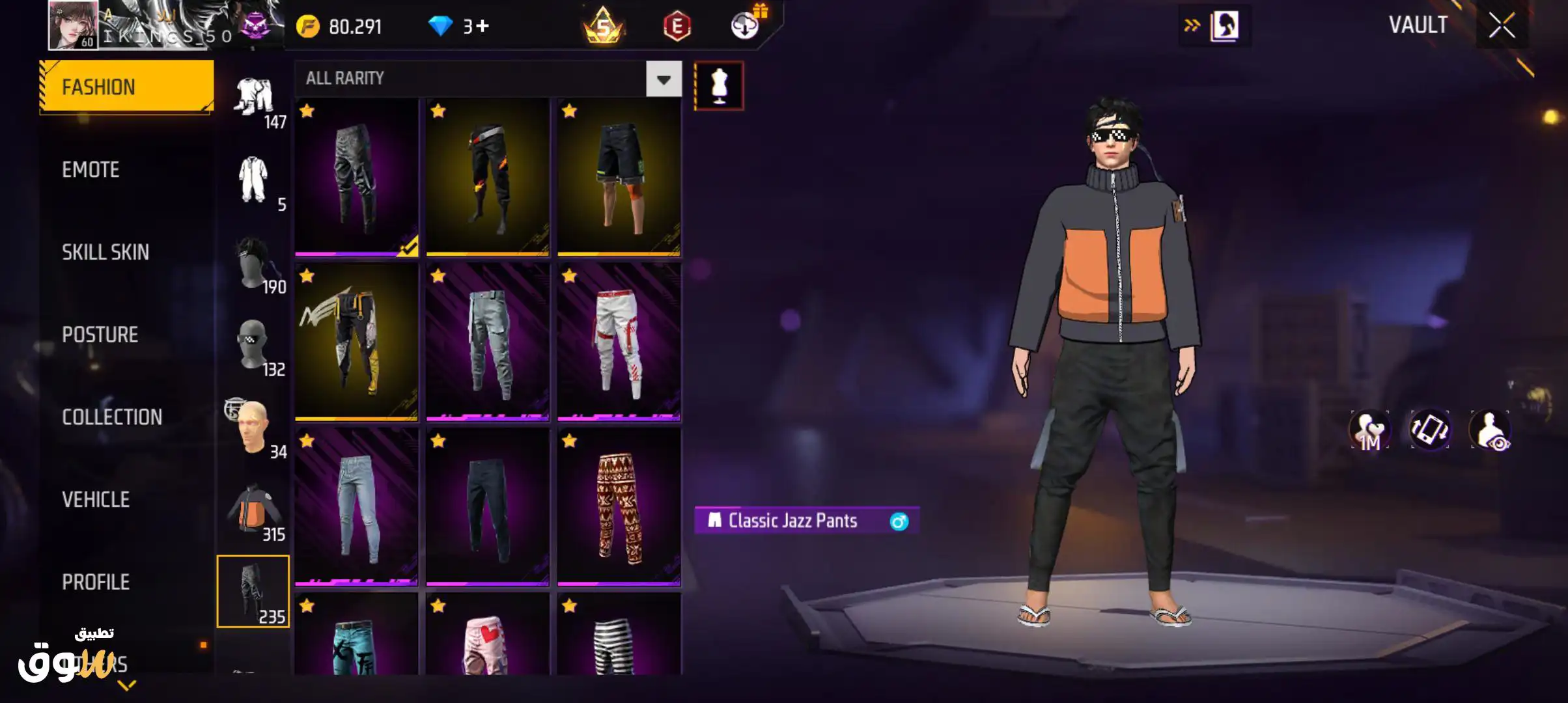Click the mannequin outfit preview button
Image resolution: width=1568 pixels, height=703 pixels.
[719, 86]
